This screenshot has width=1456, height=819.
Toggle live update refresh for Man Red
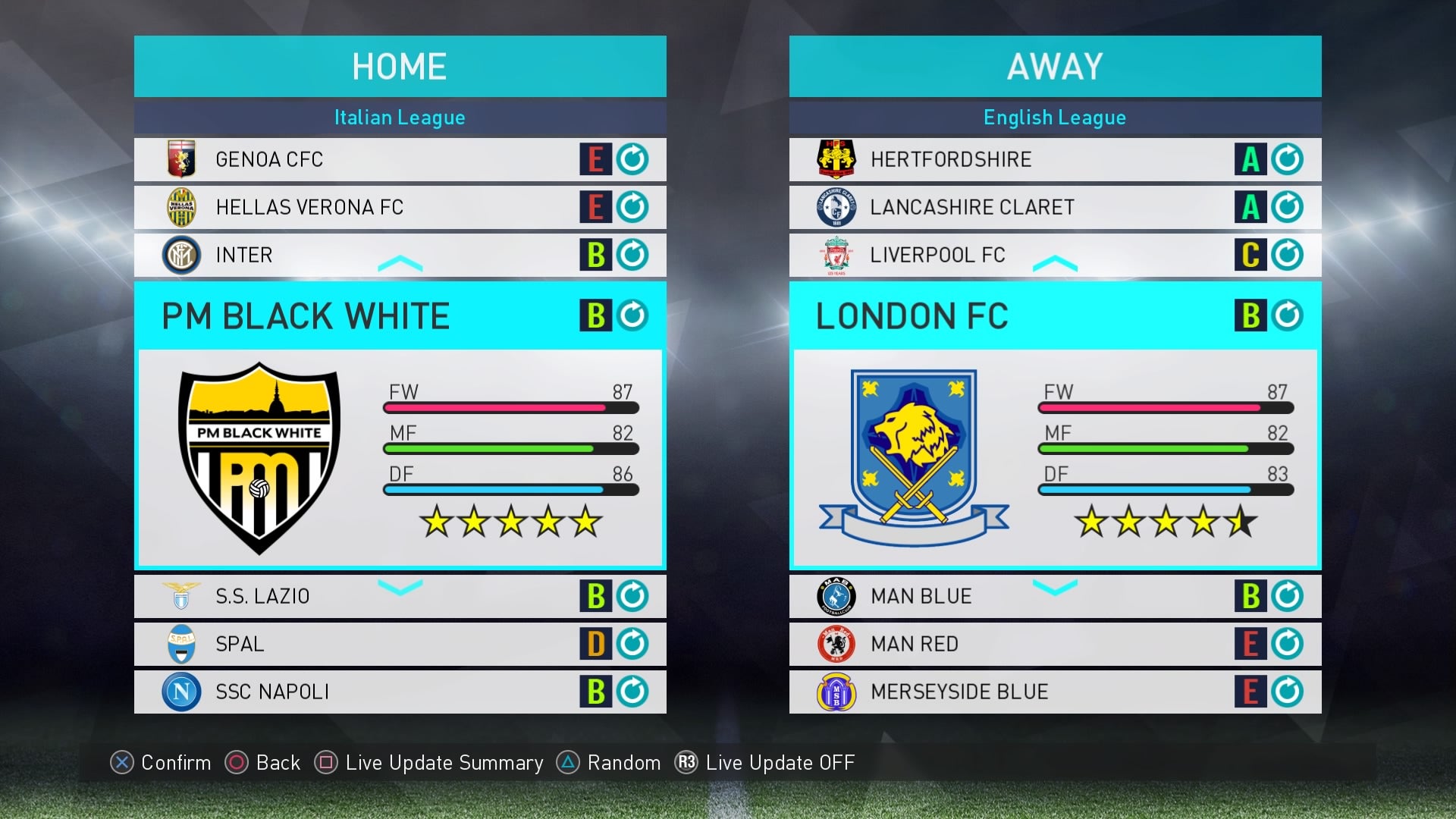pos(1289,644)
